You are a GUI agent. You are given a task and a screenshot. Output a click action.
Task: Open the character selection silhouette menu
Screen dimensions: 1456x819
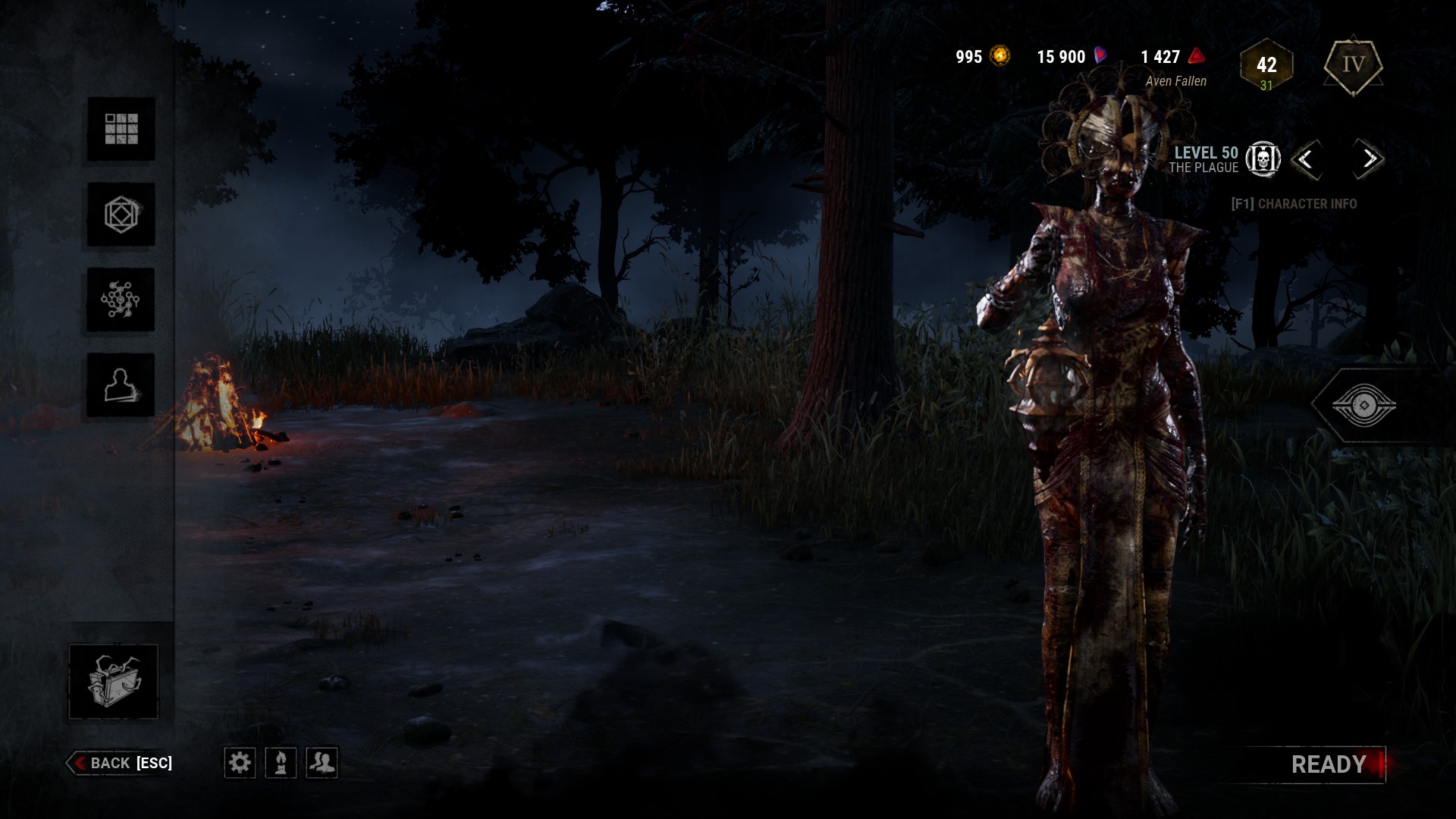[121, 385]
